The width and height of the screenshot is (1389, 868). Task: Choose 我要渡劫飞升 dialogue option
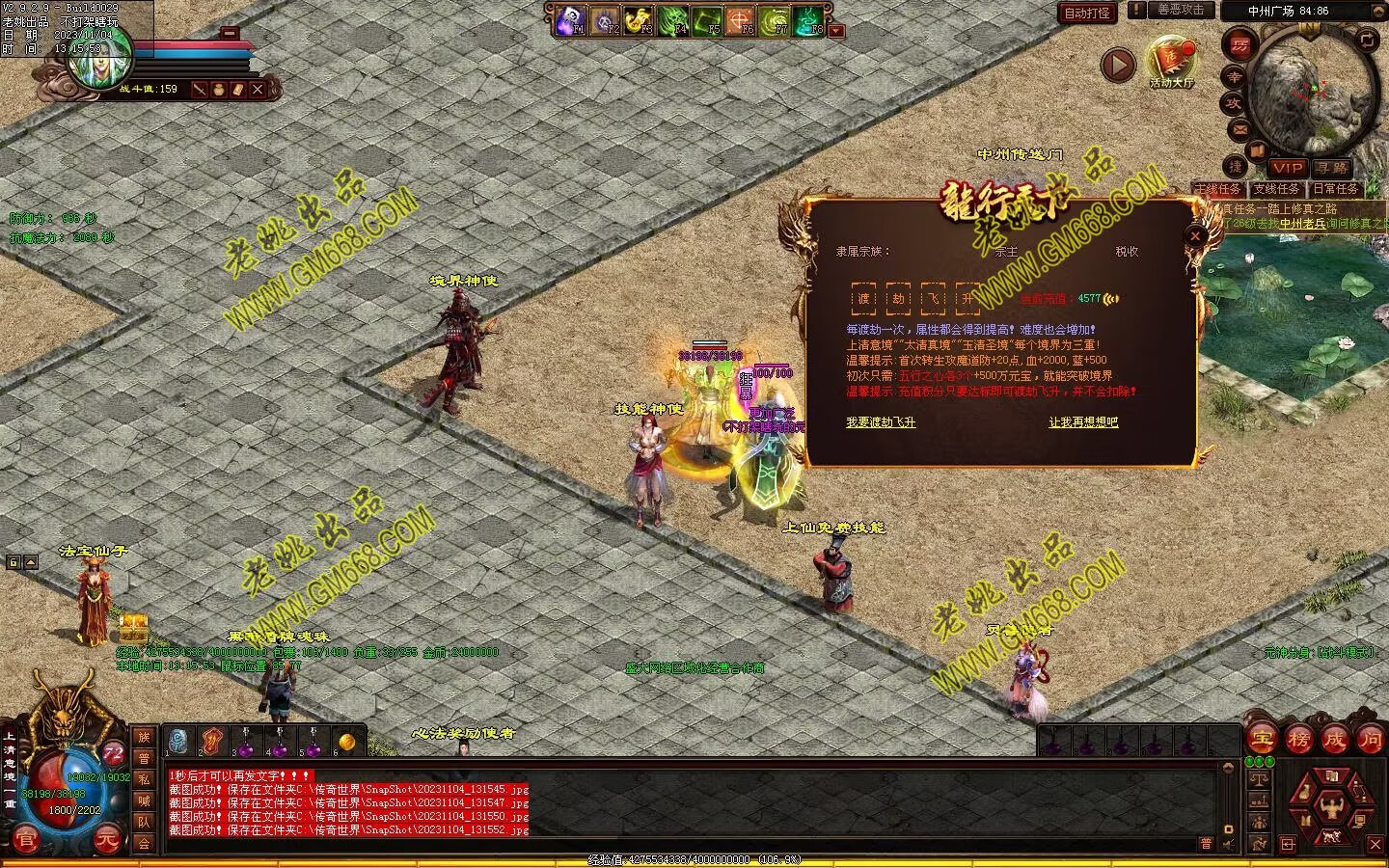pos(880,422)
